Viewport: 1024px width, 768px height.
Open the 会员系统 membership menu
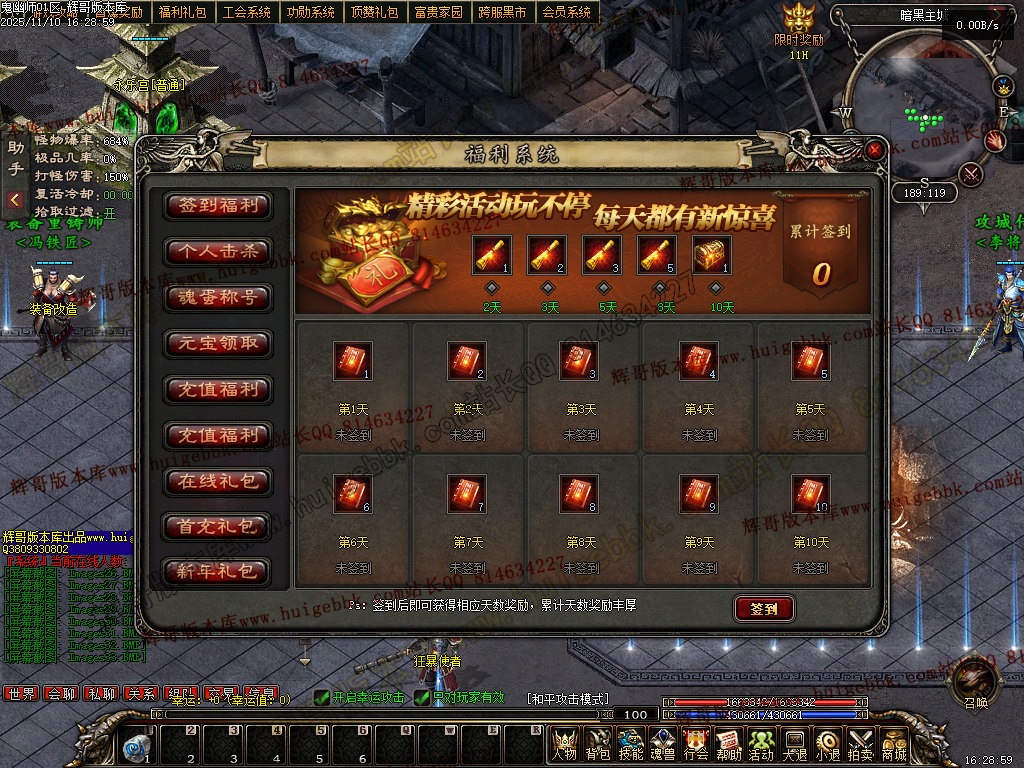point(566,12)
